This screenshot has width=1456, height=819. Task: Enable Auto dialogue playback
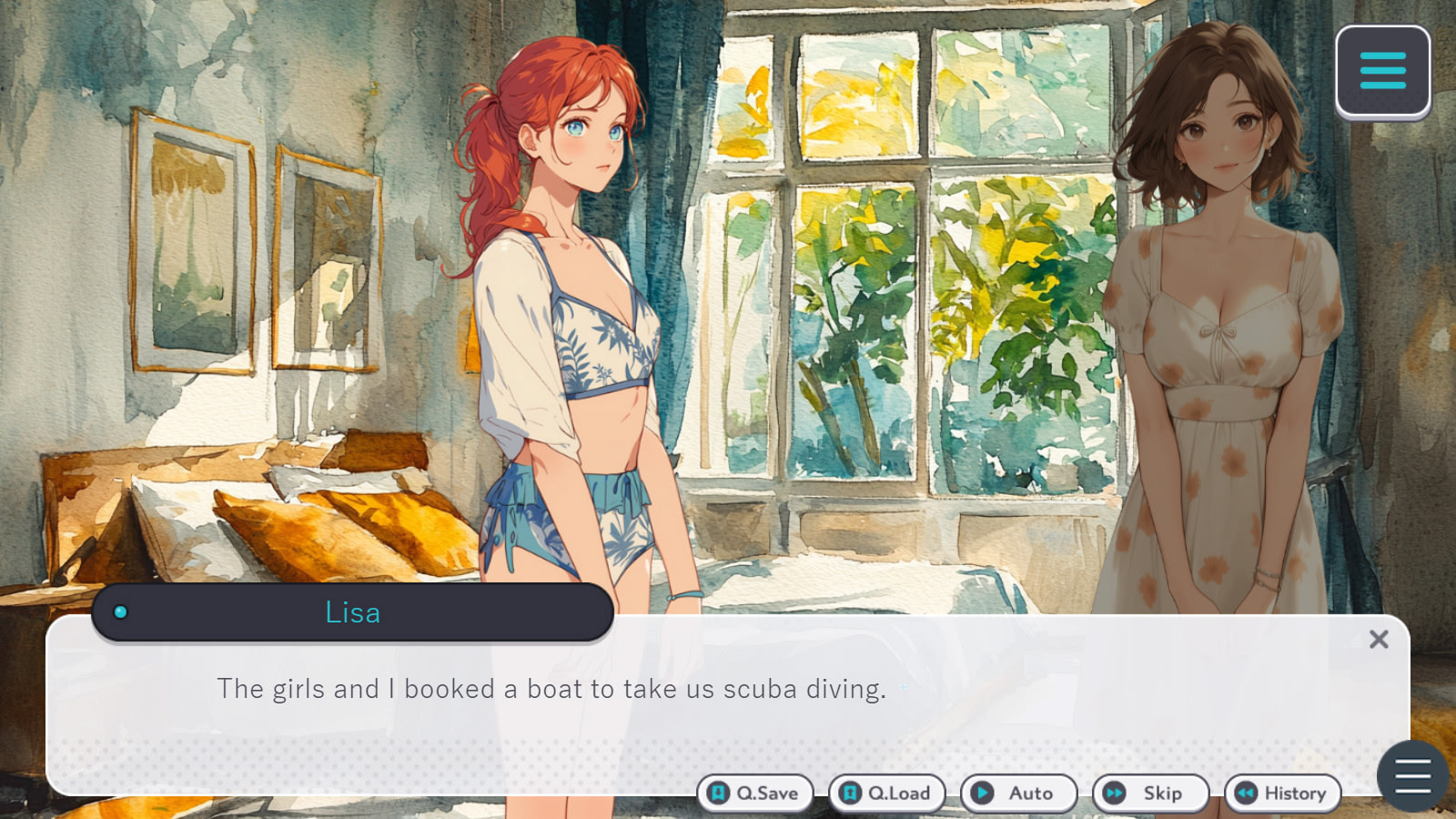(1018, 793)
